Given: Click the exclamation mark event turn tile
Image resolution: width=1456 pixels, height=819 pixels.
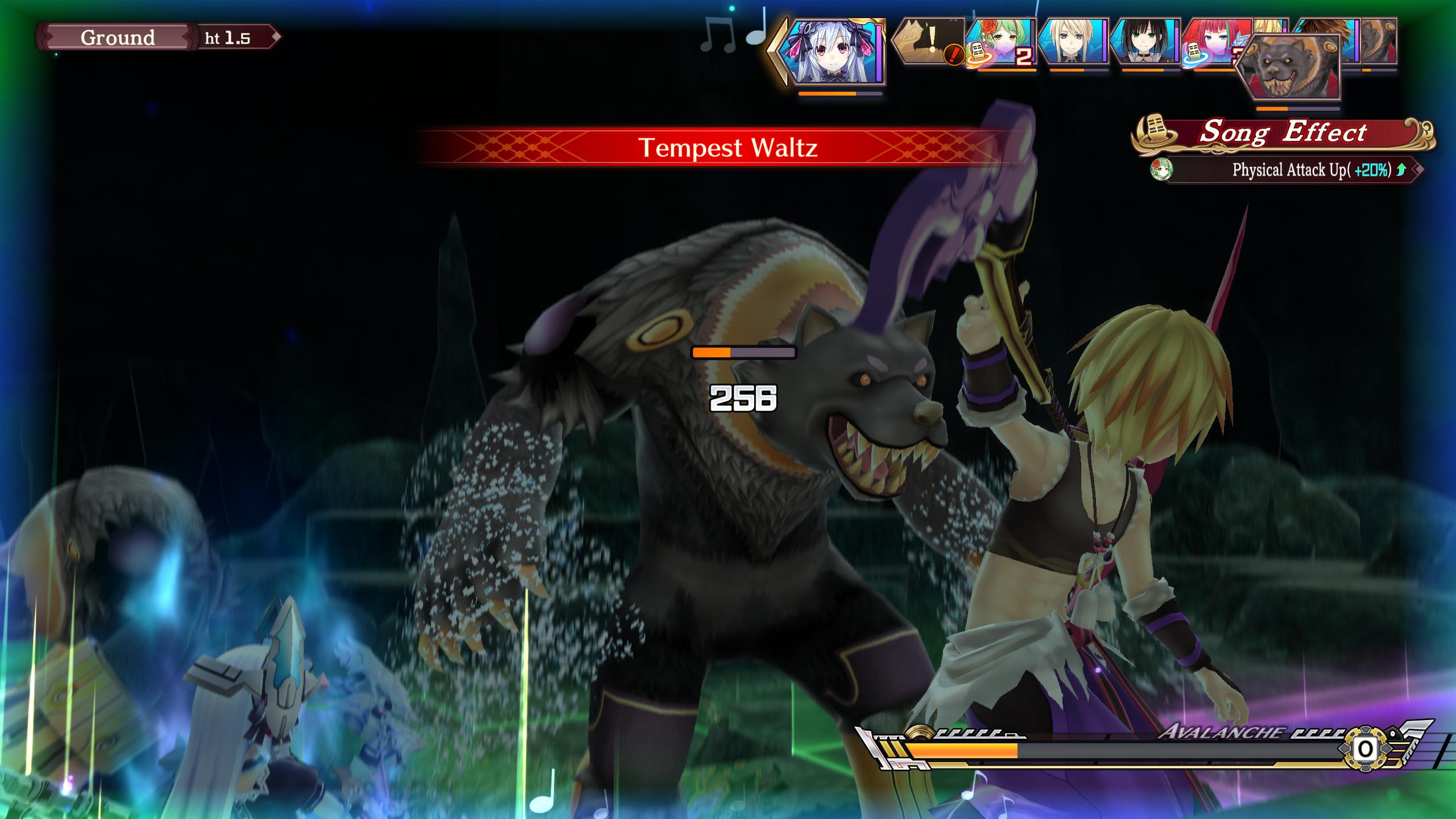Looking at the screenshot, I should click(928, 41).
